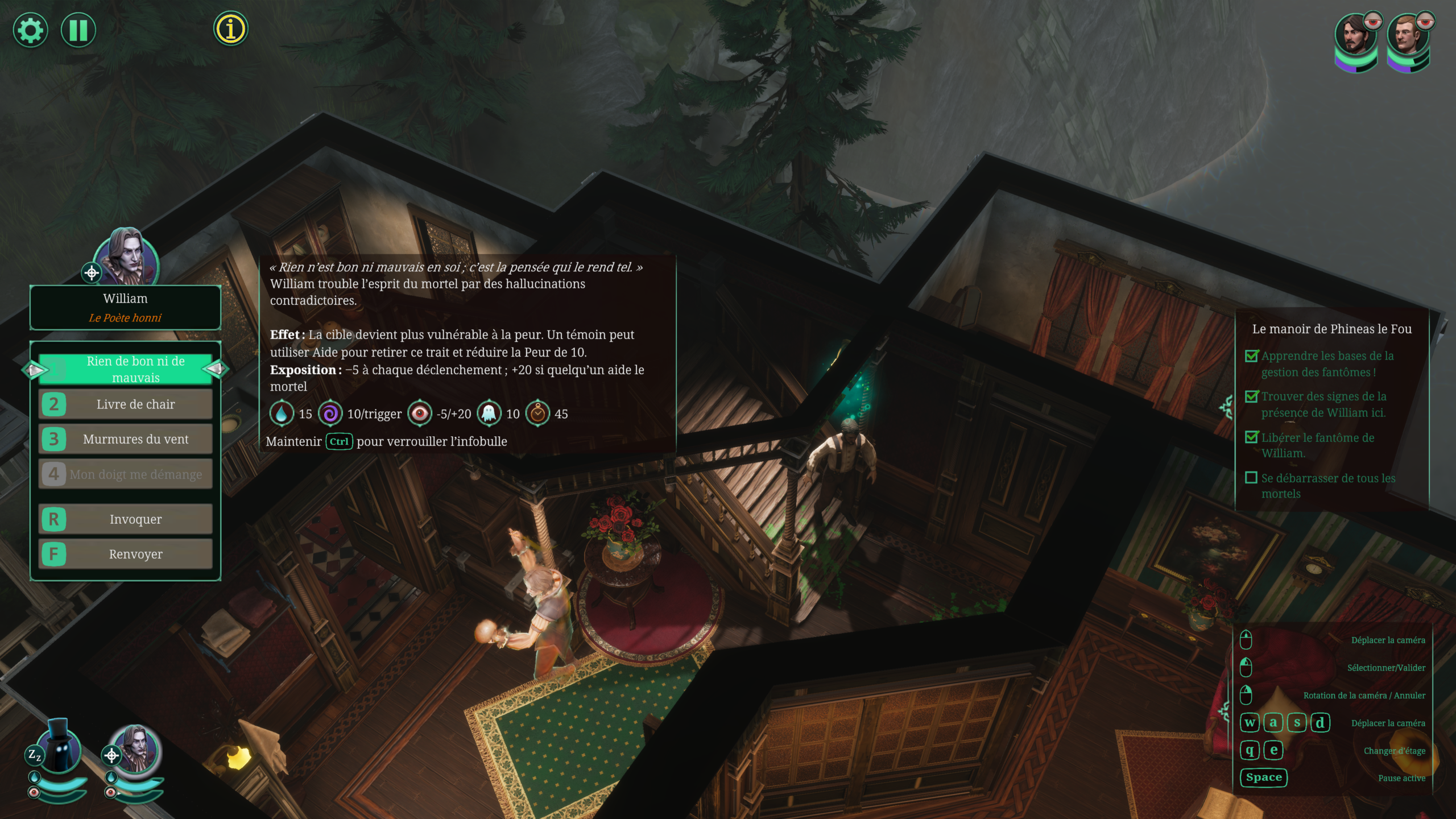Cycle to the next ghost with right arrow
Screen dimensions: 1456x819
(x=217, y=370)
